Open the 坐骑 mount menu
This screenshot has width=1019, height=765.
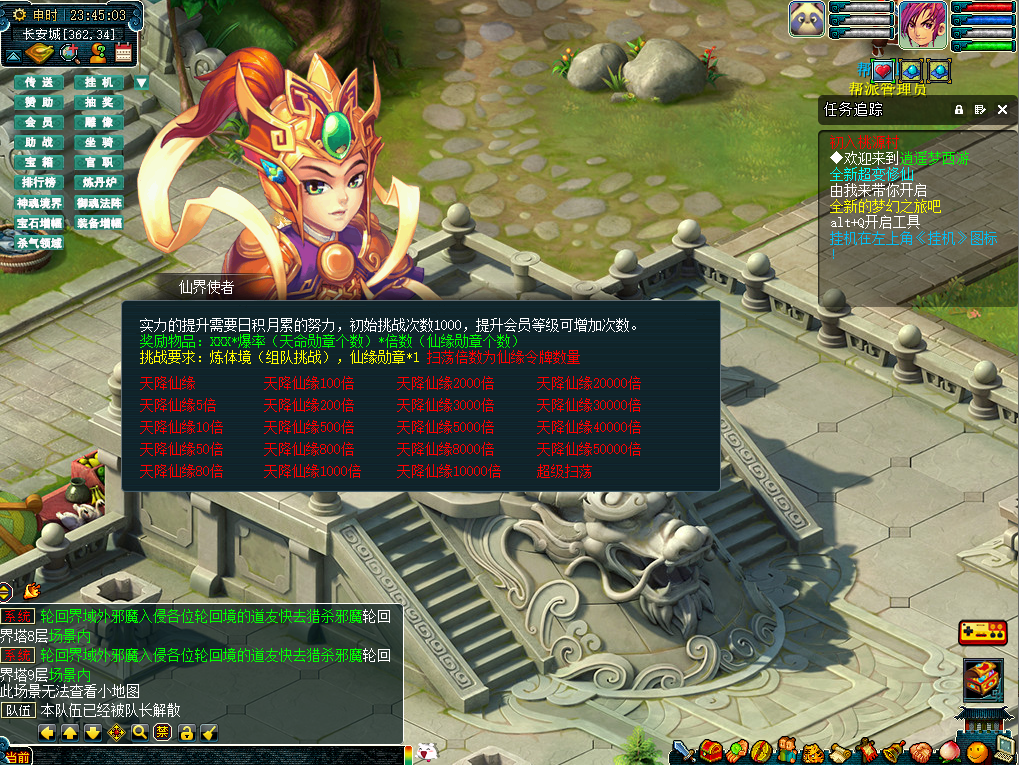point(99,142)
